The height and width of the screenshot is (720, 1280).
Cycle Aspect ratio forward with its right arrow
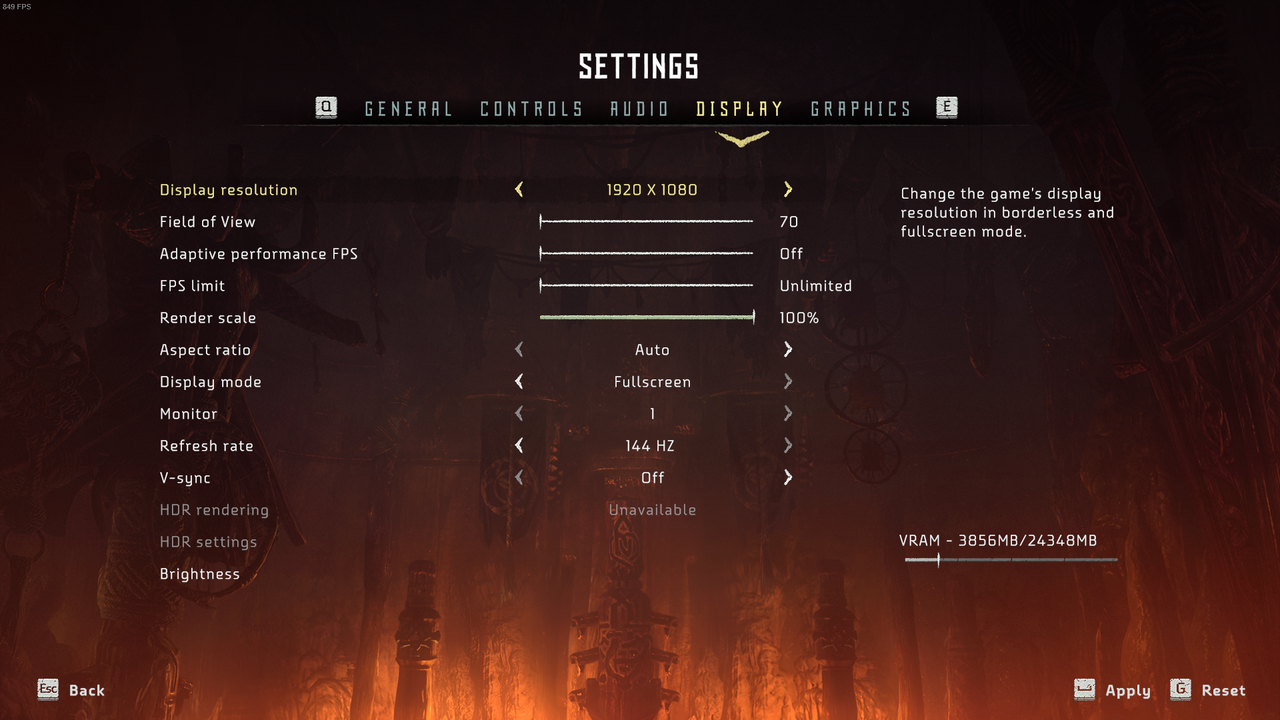(x=787, y=349)
